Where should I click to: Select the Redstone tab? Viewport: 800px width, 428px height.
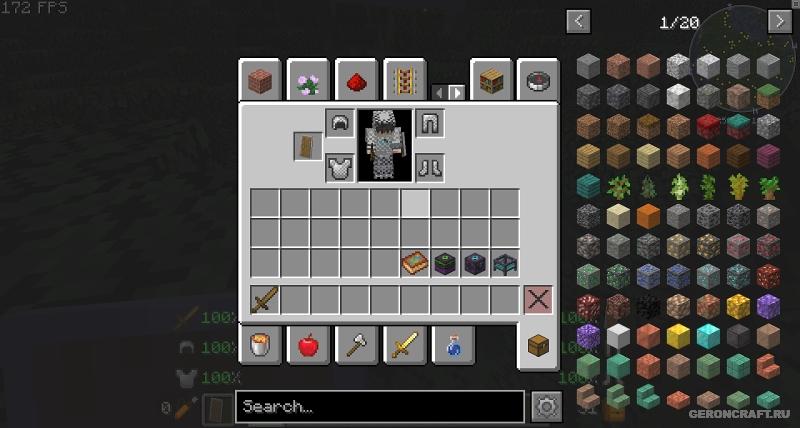click(x=355, y=80)
